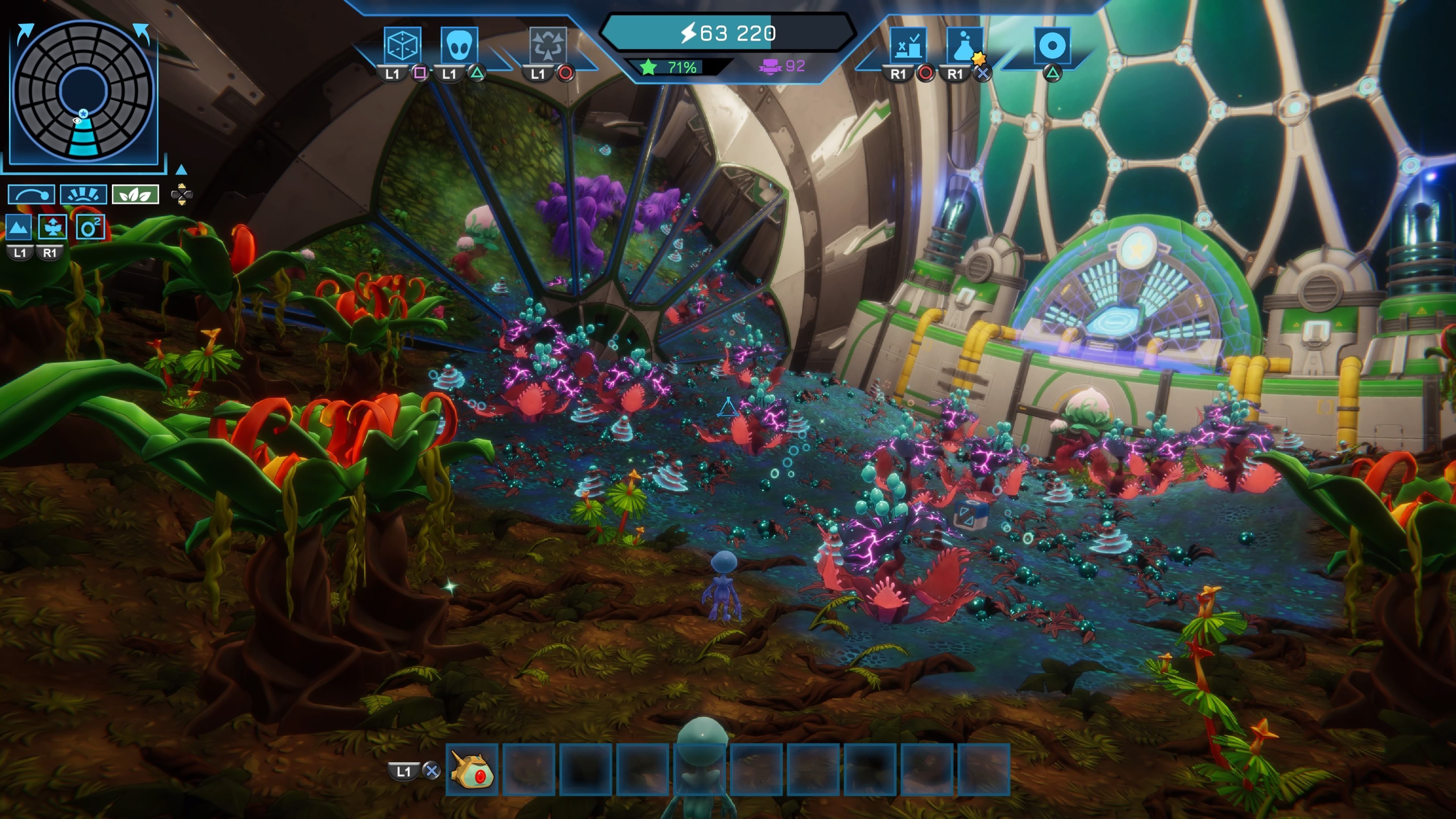1456x819 pixels.
Task: Select the cube build menu icon
Action: coord(402,45)
